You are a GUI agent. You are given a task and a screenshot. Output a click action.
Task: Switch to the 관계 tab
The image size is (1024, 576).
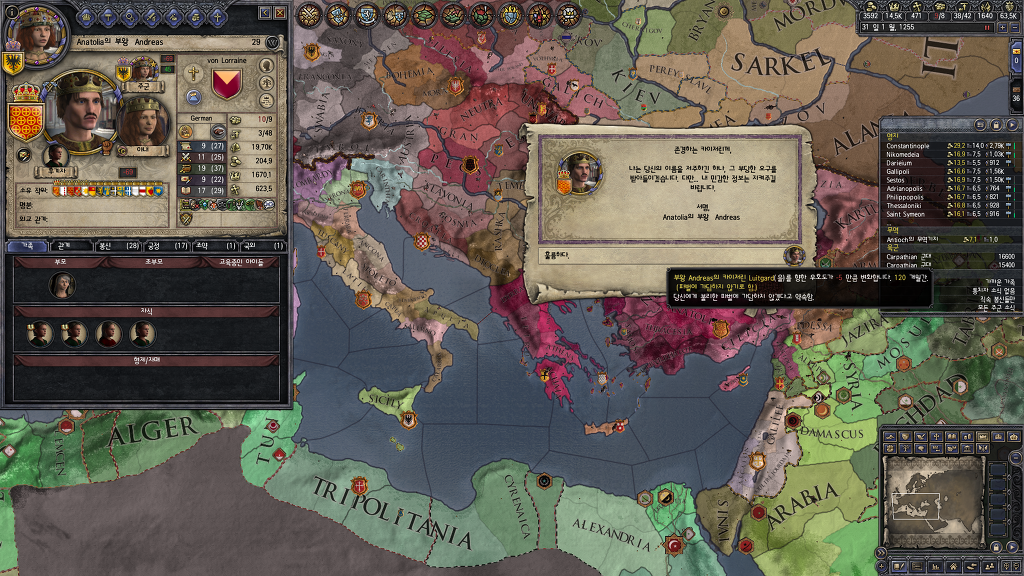point(63,245)
